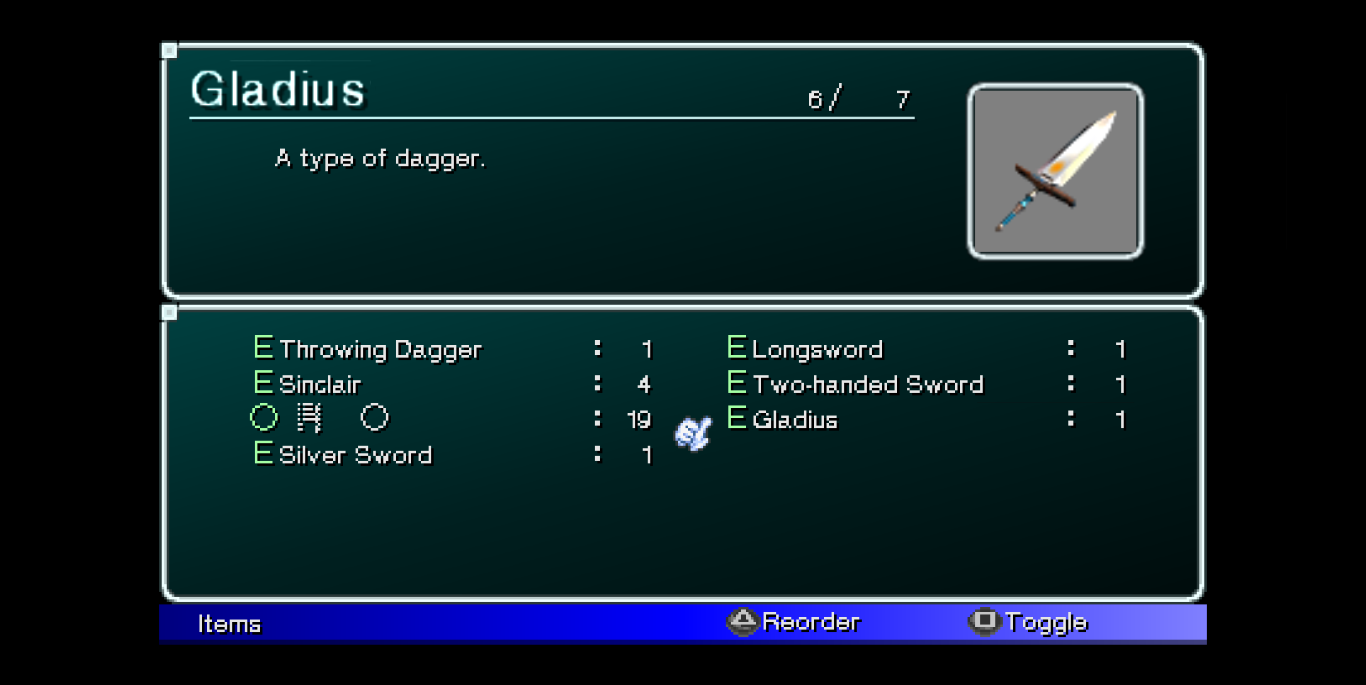Select the item with quantity 19
Image resolution: width=1366 pixels, height=685 pixels.
(320, 418)
